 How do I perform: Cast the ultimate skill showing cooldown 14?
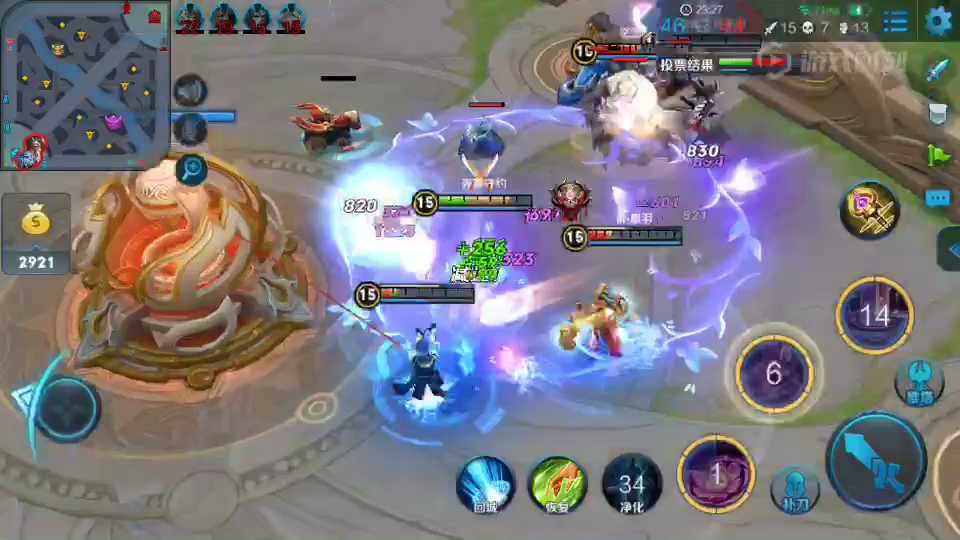tap(874, 316)
